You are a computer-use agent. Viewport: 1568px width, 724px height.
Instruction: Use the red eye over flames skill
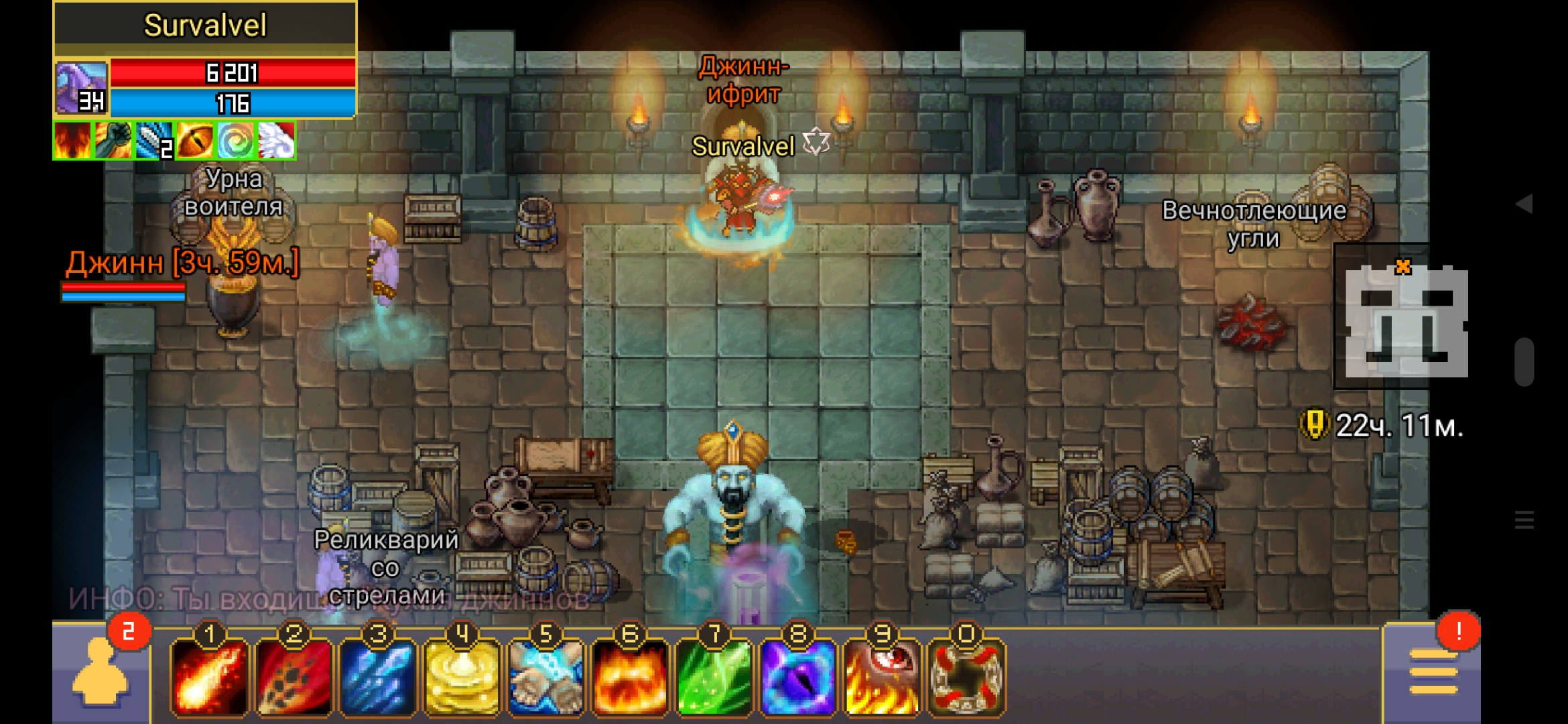click(883, 677)
